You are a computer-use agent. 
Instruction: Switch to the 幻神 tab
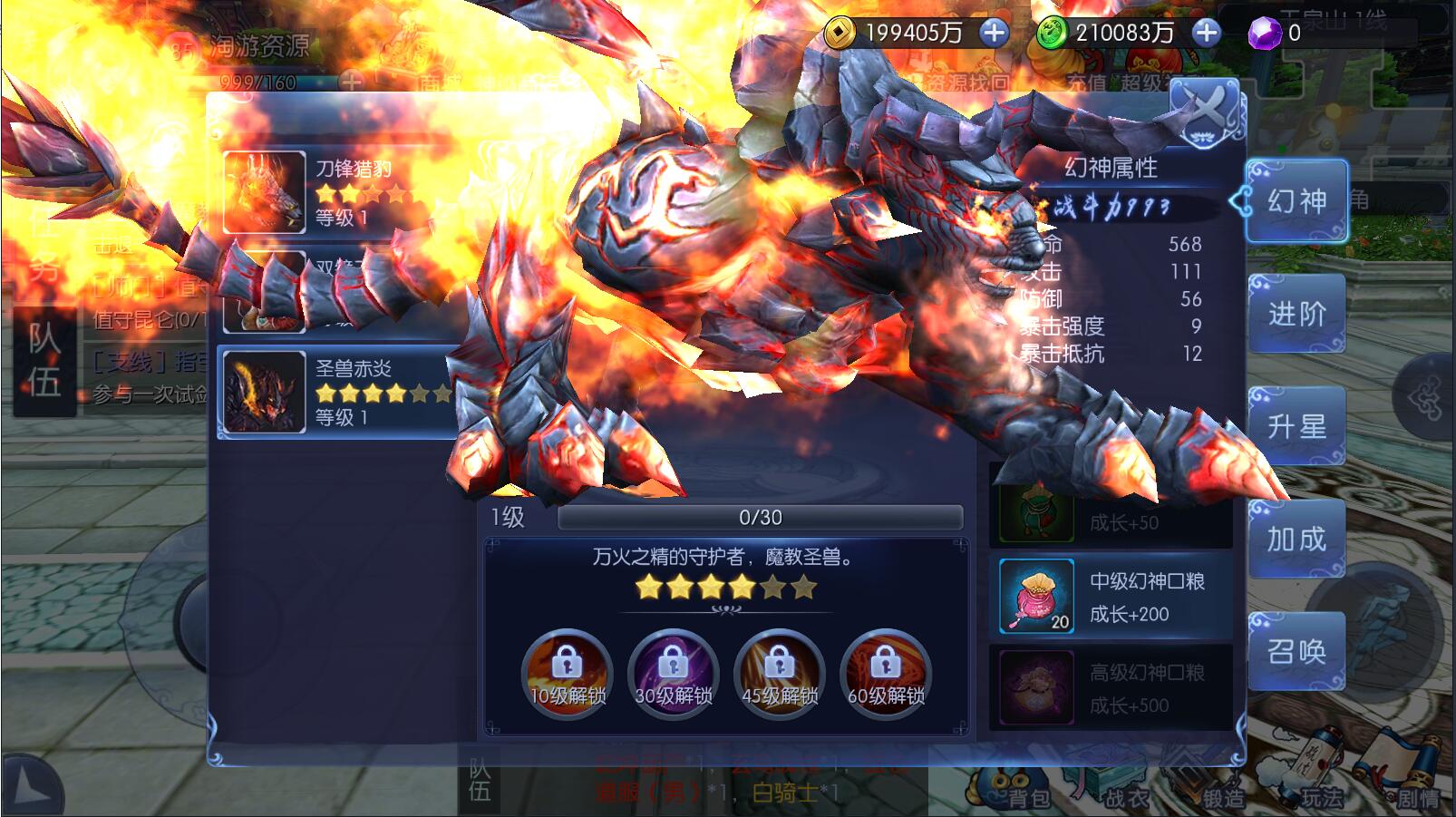(x=1296, y=201)
